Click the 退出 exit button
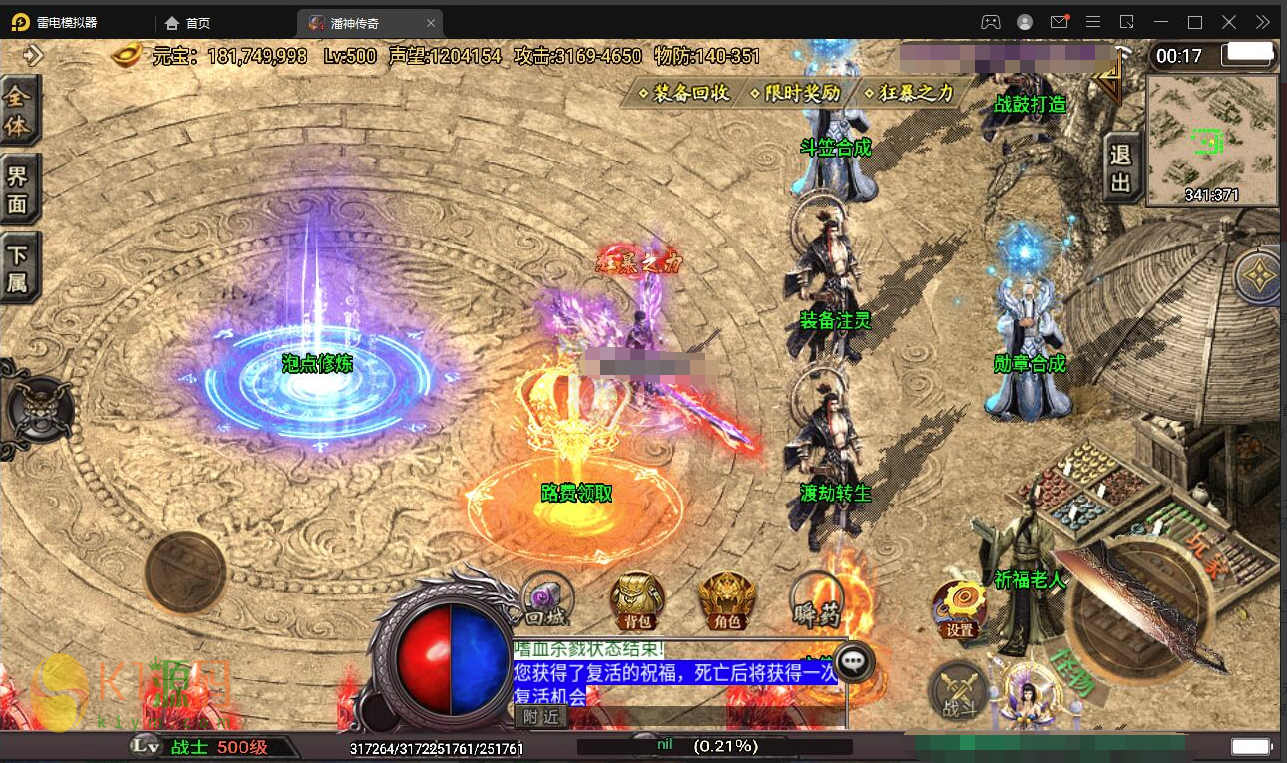Viewport: 1287px width, 763px height. click(1120, 168)
